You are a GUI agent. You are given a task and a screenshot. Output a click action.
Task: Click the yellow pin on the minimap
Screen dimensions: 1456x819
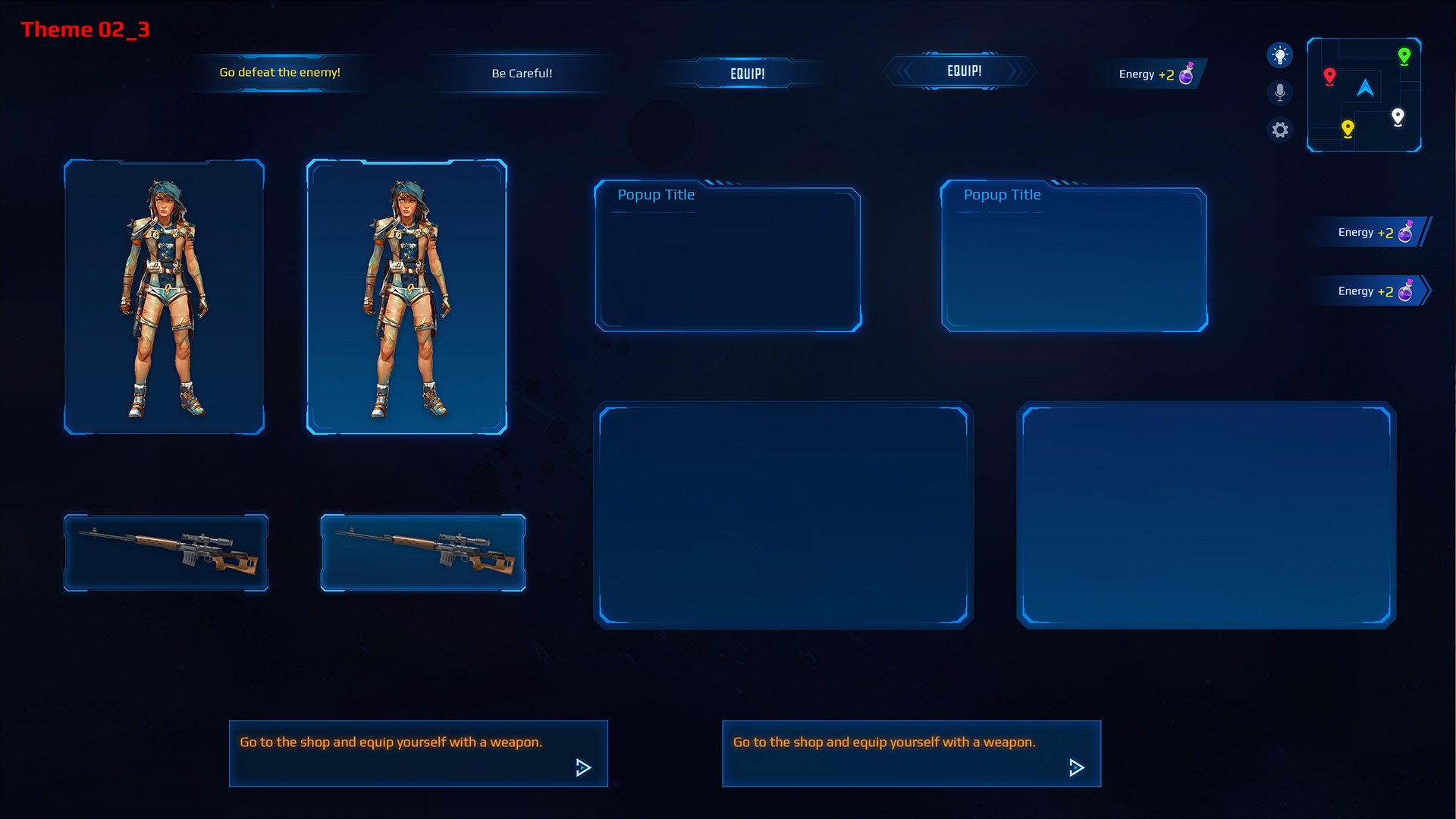[x=1348, y=129]
